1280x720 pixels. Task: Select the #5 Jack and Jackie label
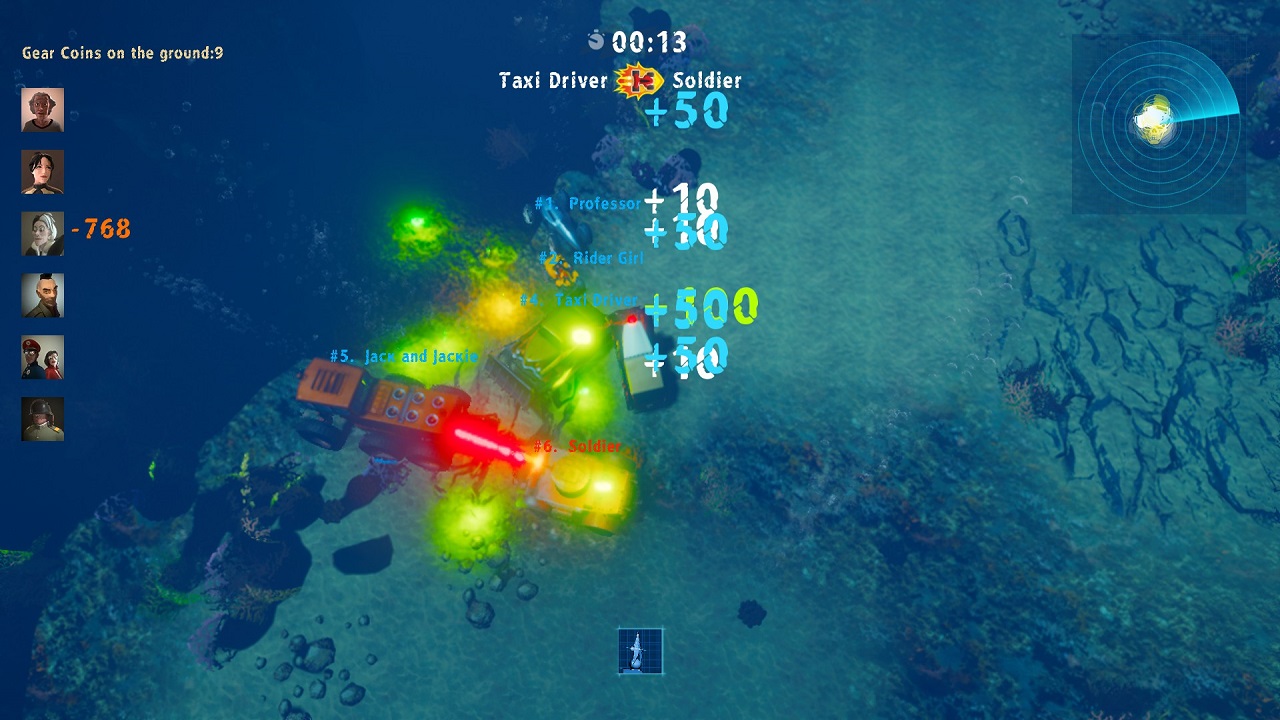(402, 356)
